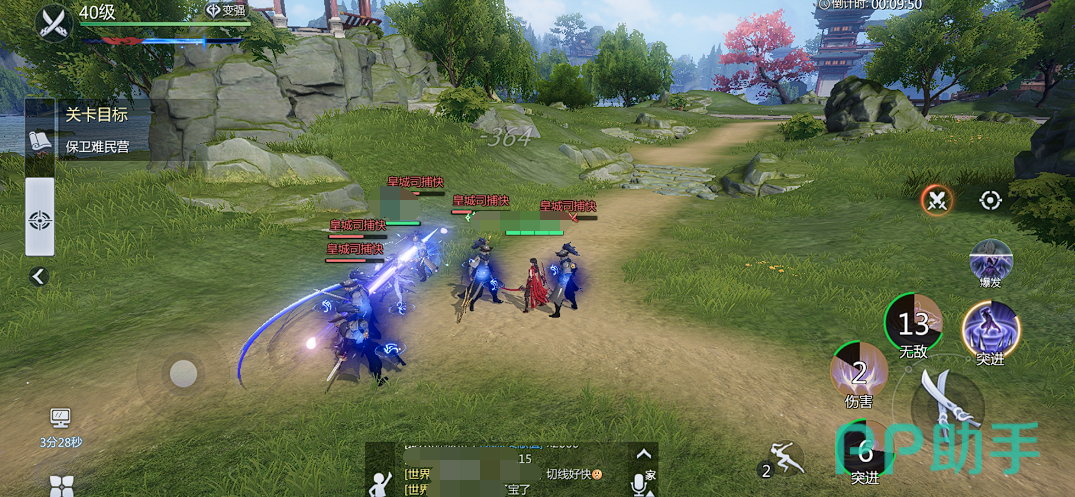Use the 无敌 invincibility skill
The width and height of the screenshot is (1075, 497).
914,322
